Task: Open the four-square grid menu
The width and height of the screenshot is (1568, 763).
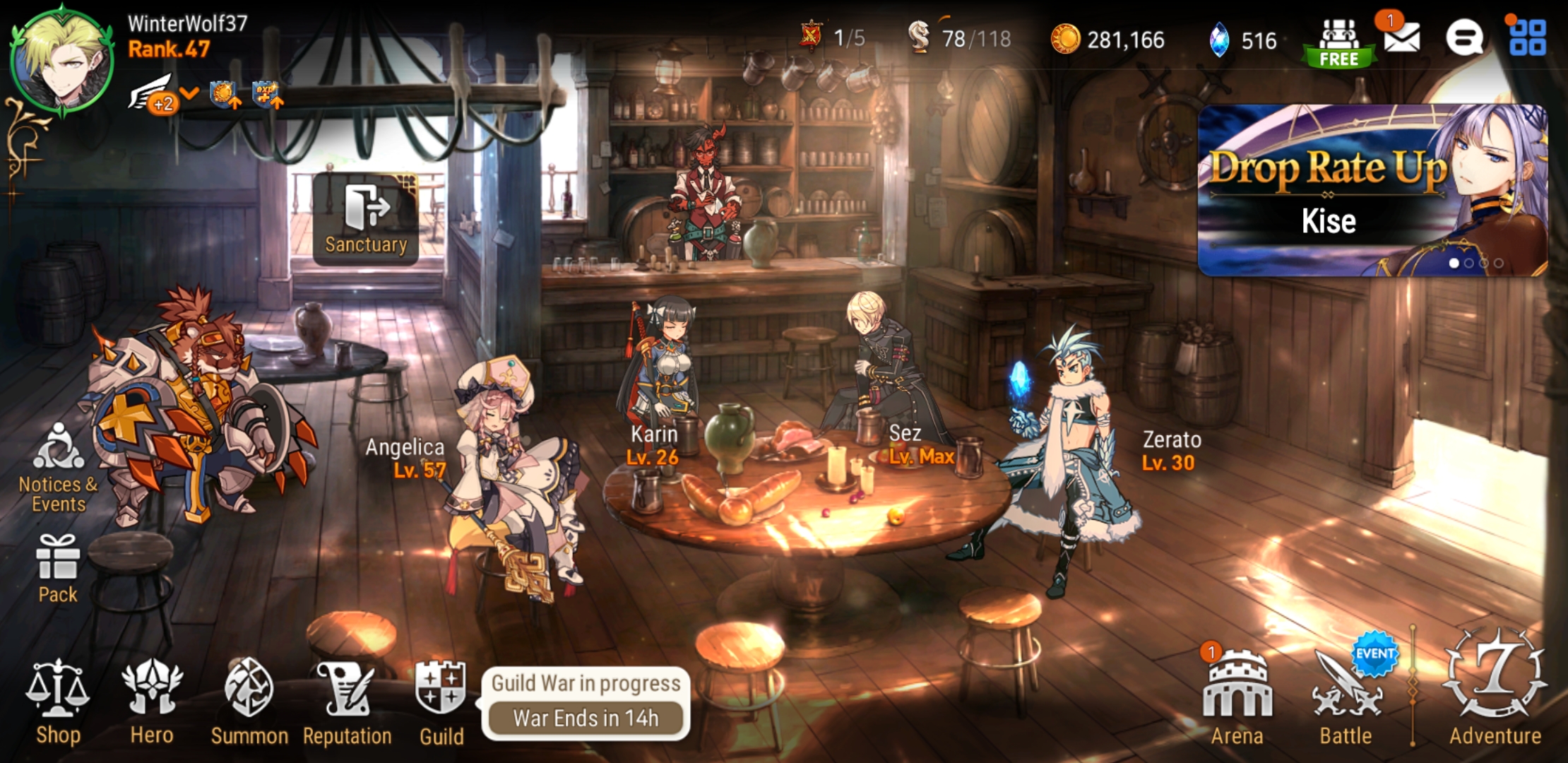Action: pyautogui.click(x=1527, y=37)
